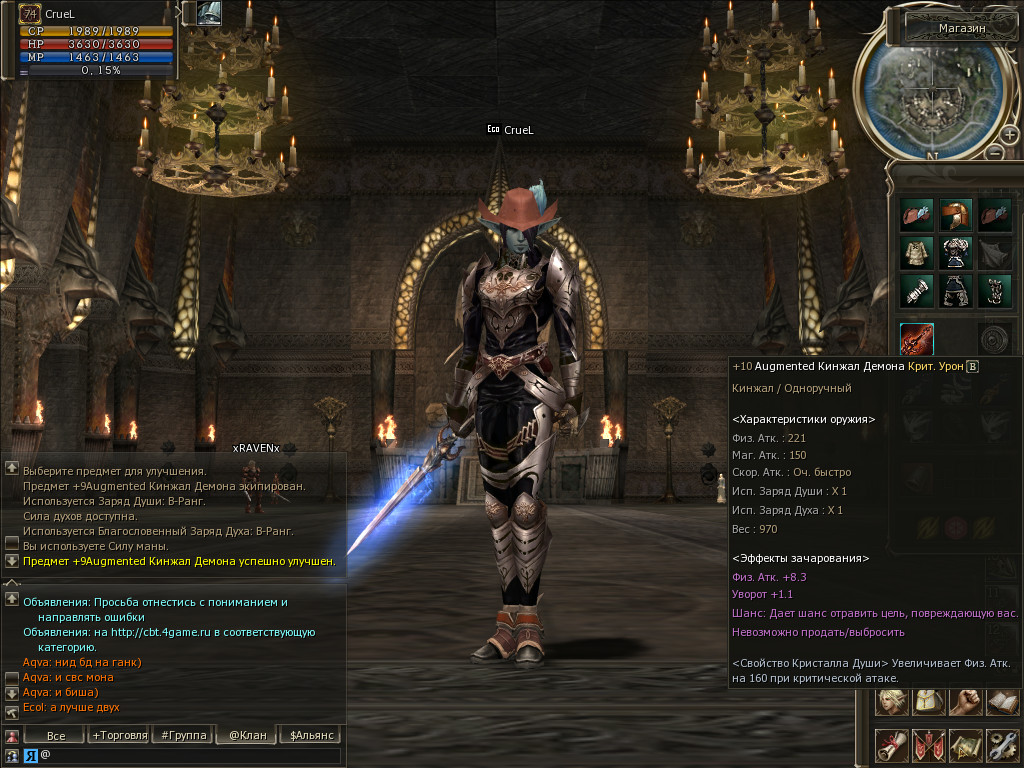This screenshot has width=1024, height=768.
Task: Select the @Клан chat tab
Action: pos(247,735)
